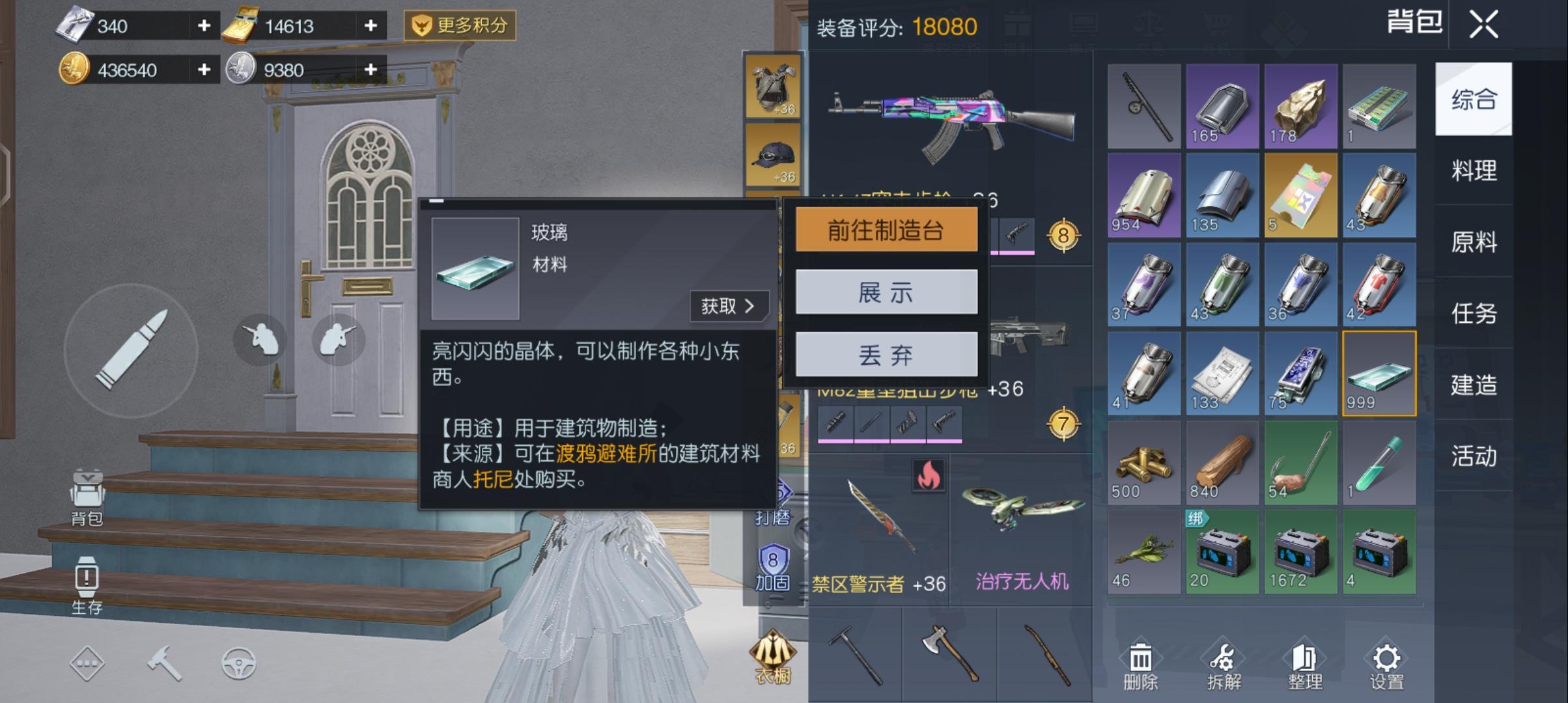Image resolution: width=1568 pixels, height=703 pixels.
Task: Switch to the 料理 cooking tab
Action: pos(1474,172)
